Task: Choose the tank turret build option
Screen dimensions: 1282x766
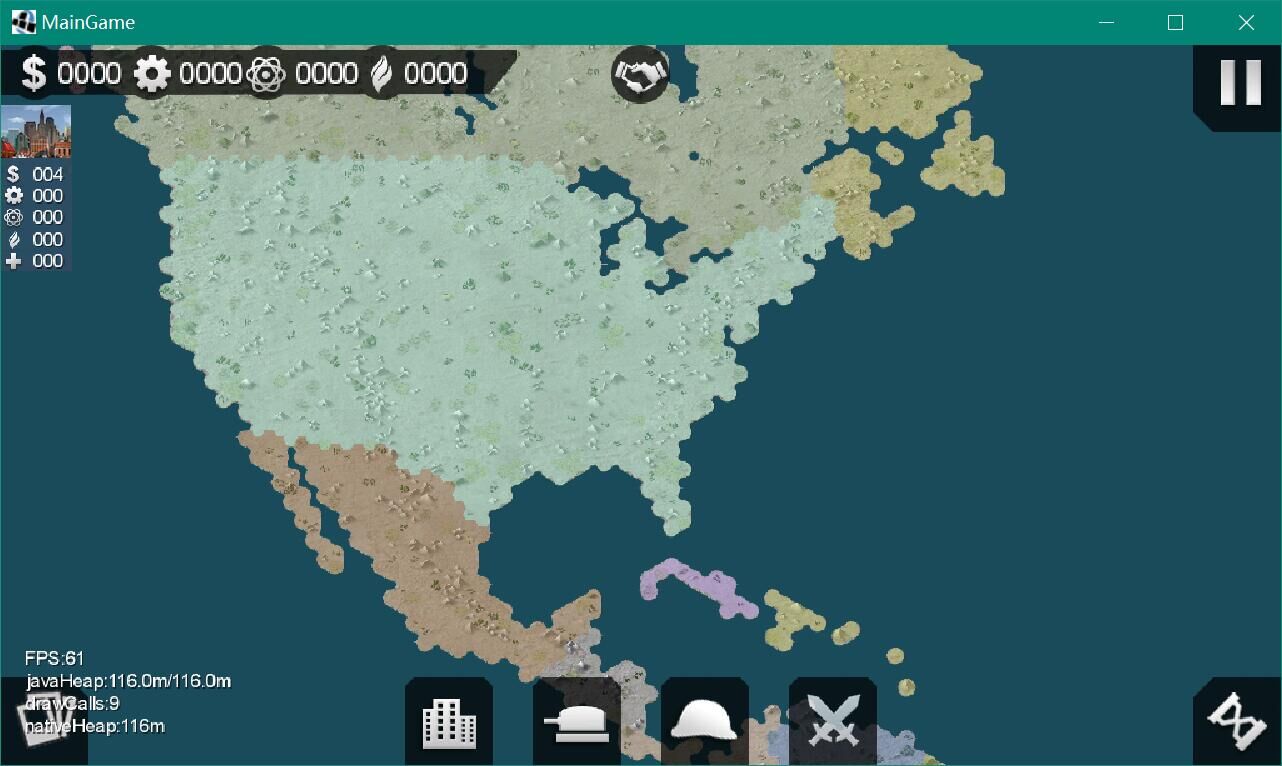Action: pyautogui.click(x=577, y=722)
